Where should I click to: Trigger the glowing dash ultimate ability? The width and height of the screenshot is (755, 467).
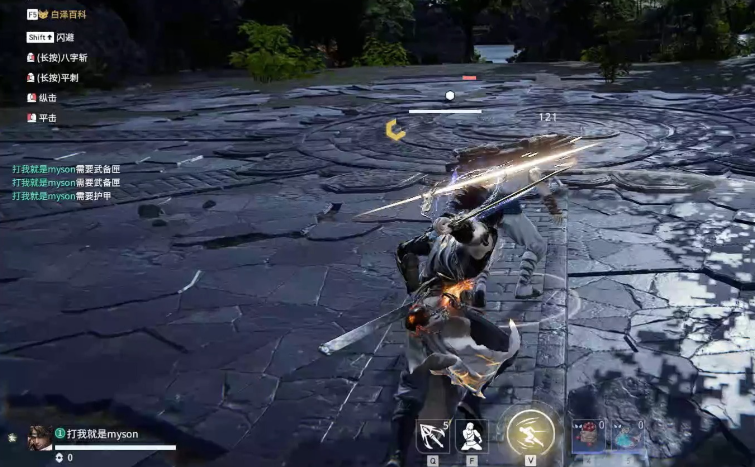[x=530, y=433]
